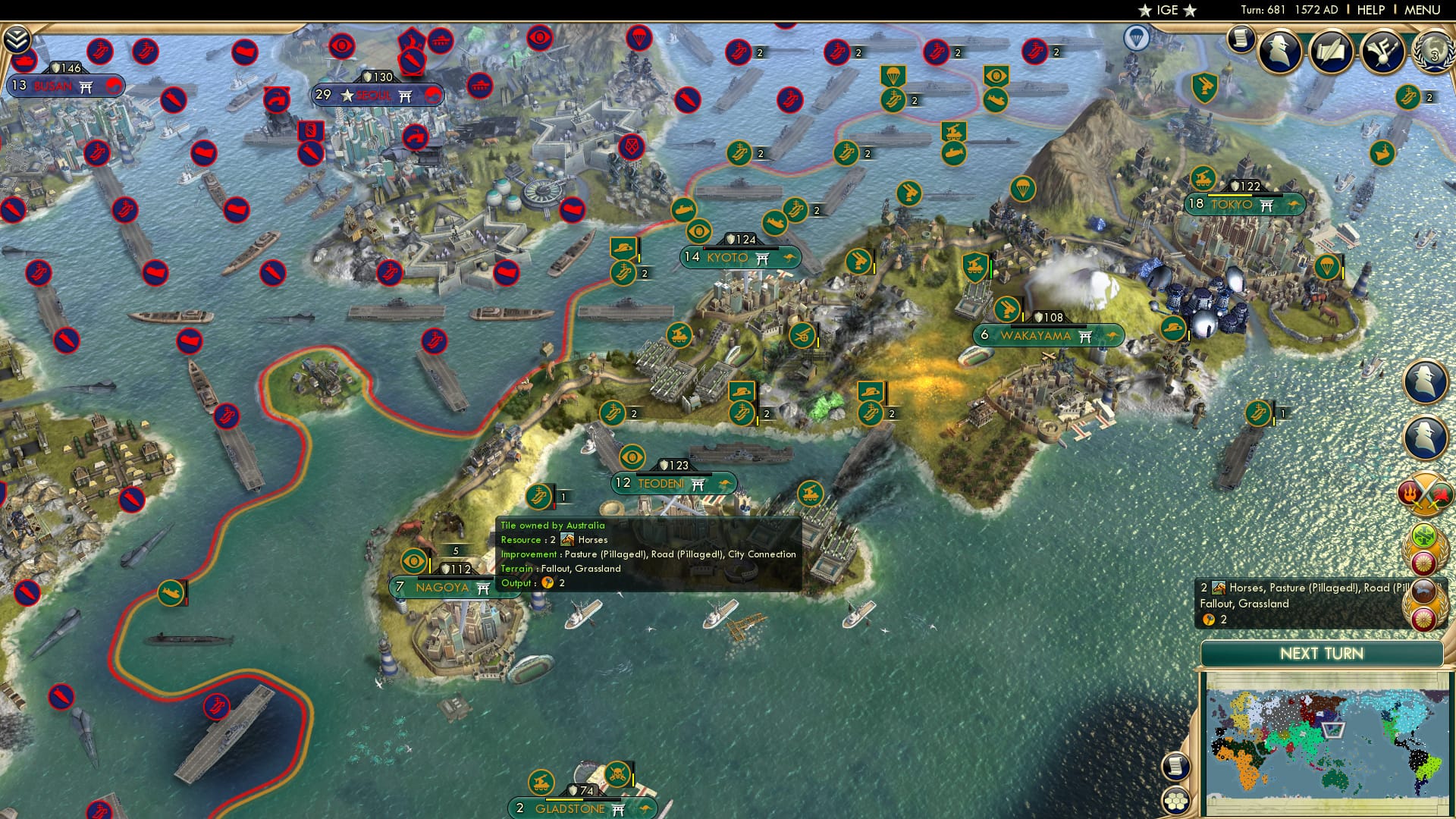Toggle Strategic View with the hex icon
The height and width of the screenshot is (819, 1456).
tap(1177, 800)
